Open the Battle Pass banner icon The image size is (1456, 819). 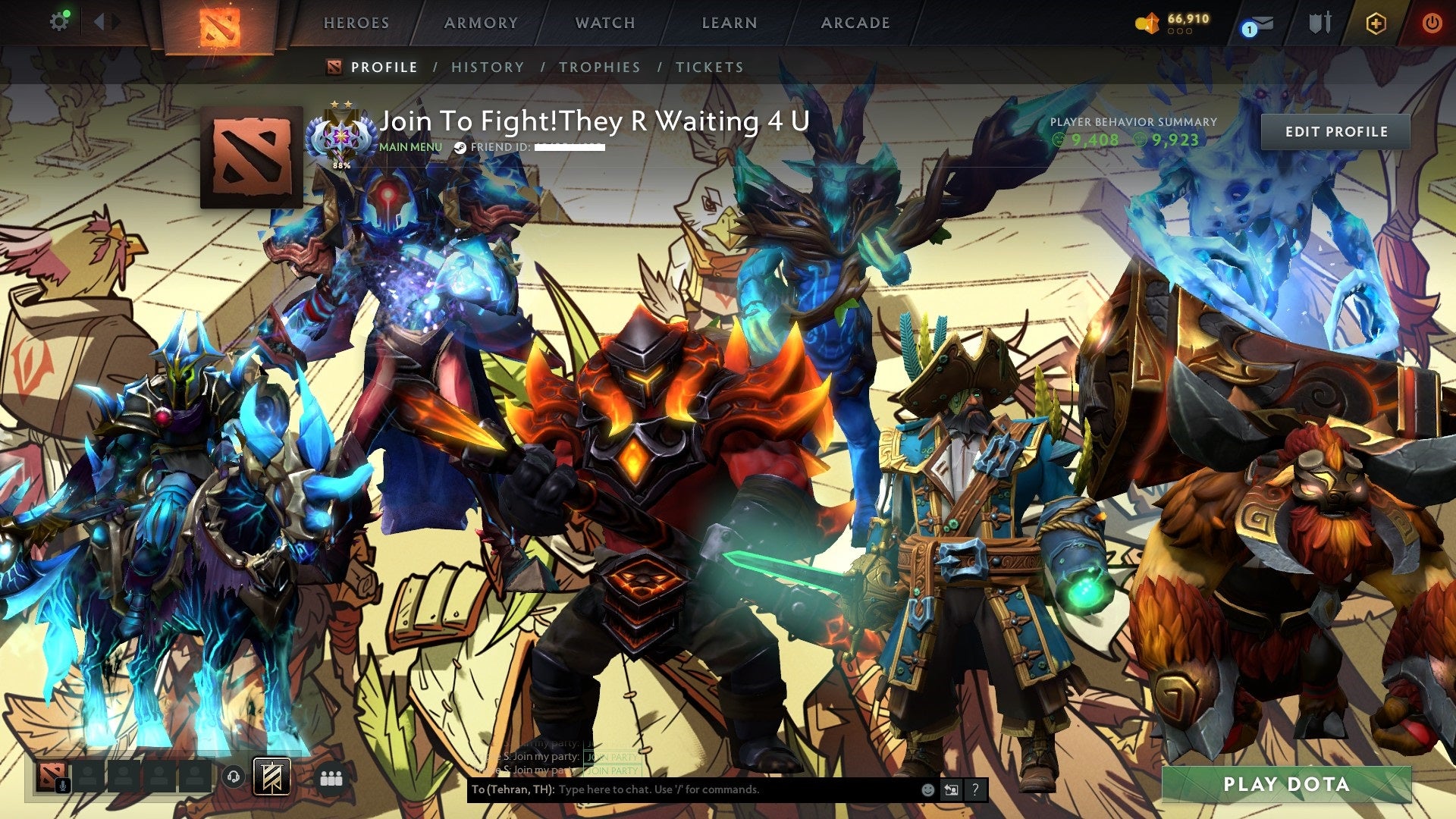[272, 777]
